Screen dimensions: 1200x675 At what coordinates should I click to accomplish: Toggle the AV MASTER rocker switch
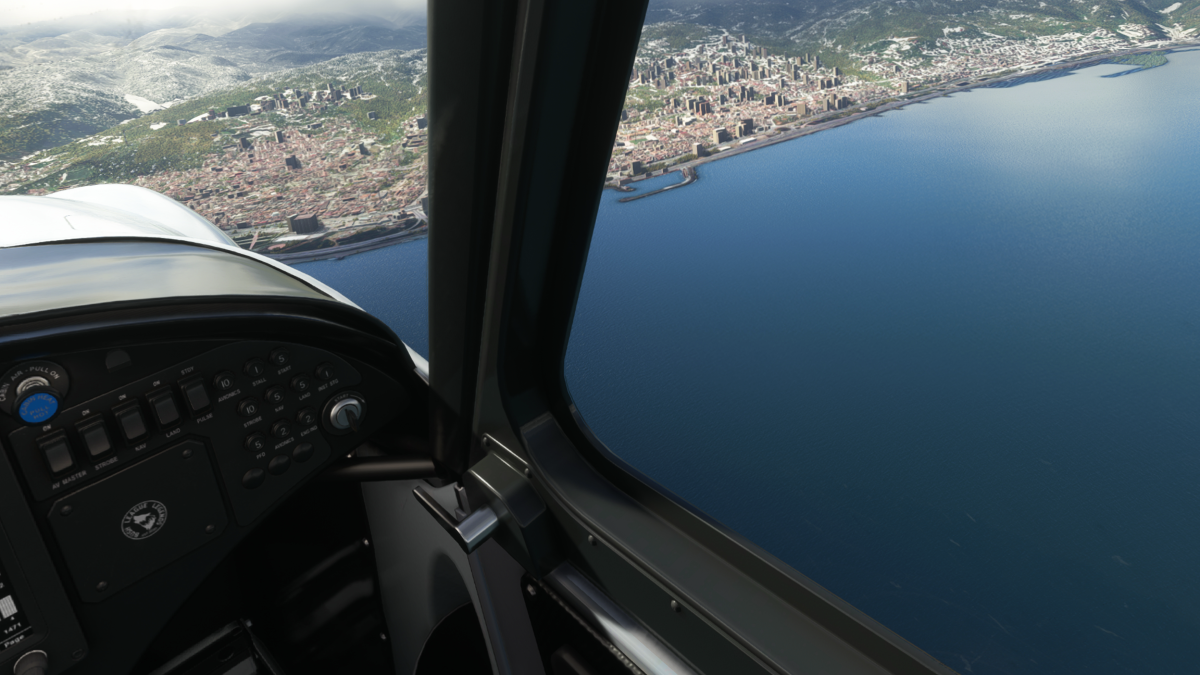pos(57,453)
